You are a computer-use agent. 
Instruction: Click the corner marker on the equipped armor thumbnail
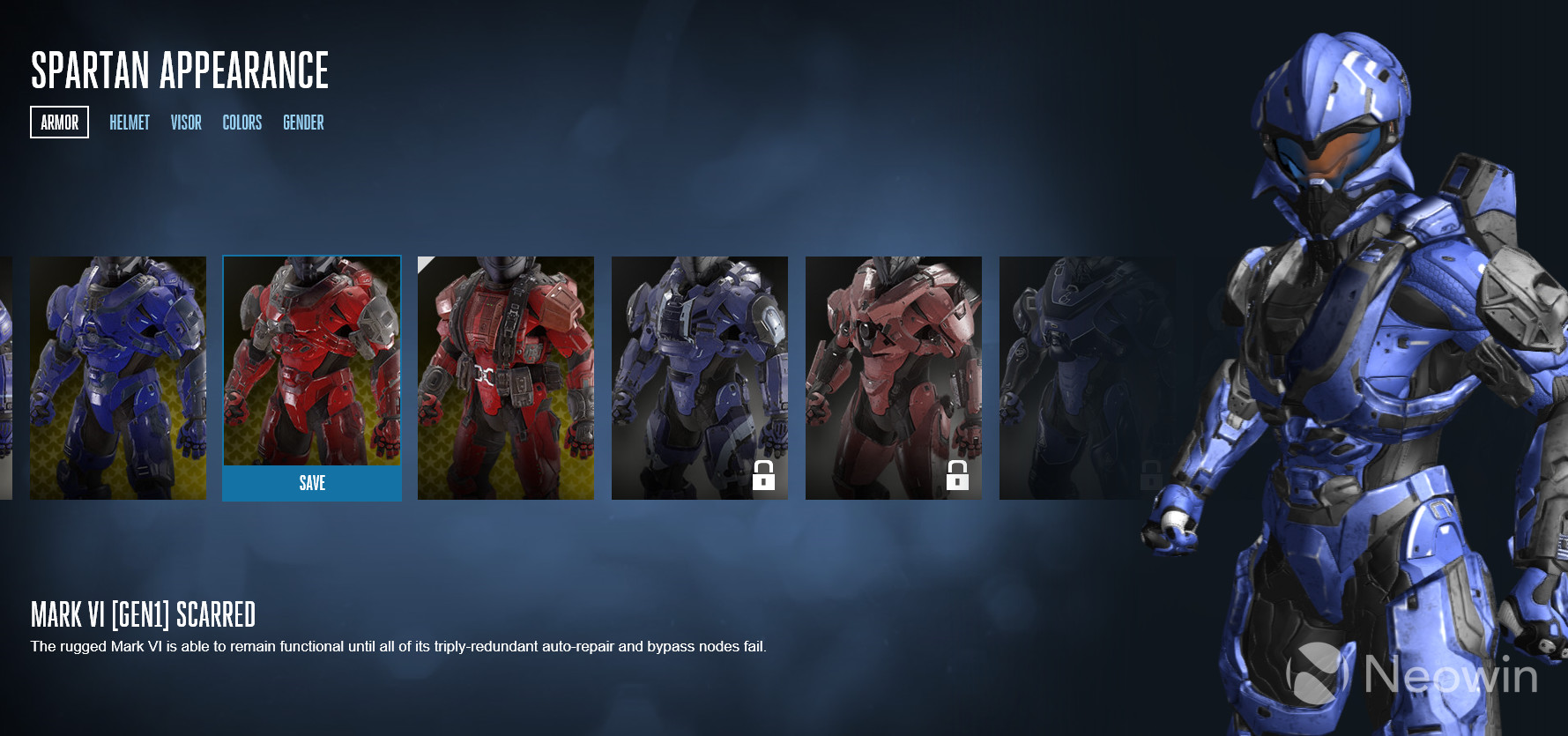pos(424,264)
